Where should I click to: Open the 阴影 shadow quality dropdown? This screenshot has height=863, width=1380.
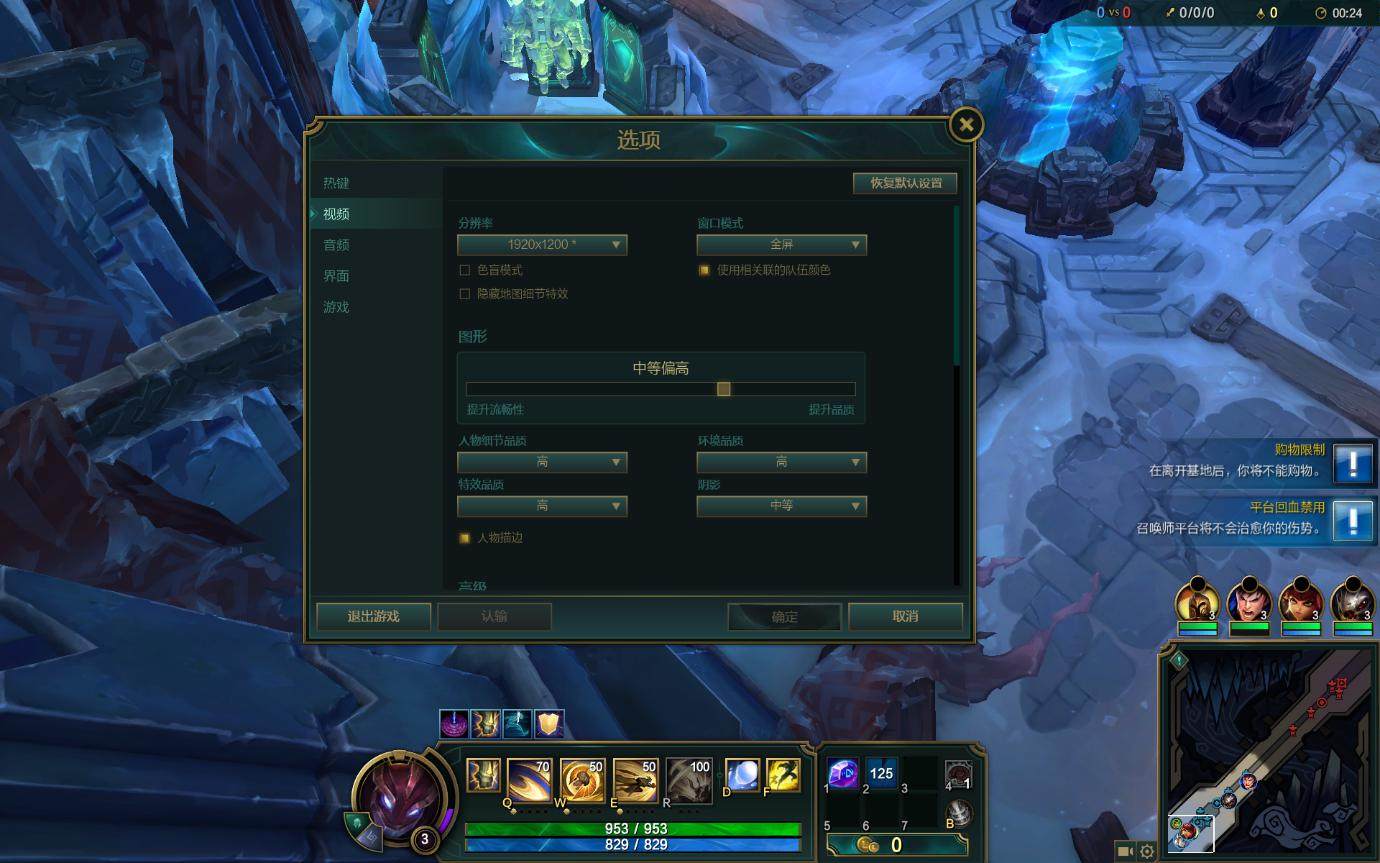(781, 506)
